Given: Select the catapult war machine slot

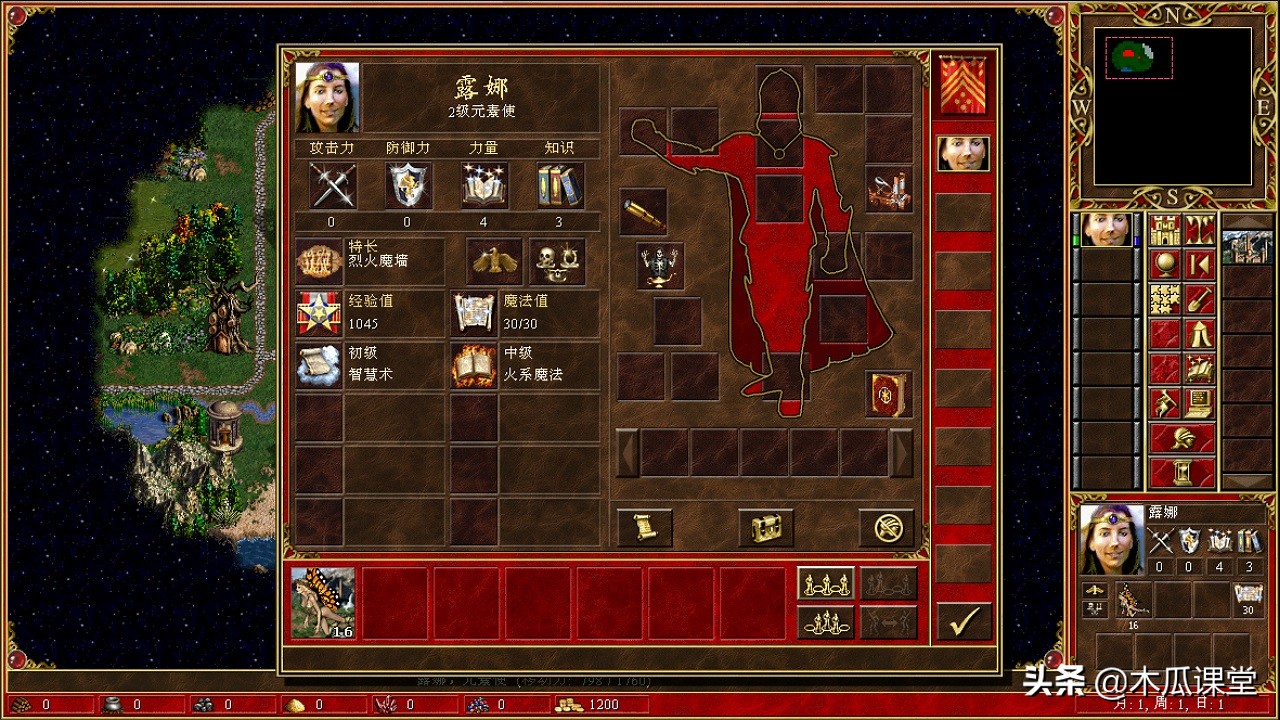Looking at the screenshot, I should [888, 188].
